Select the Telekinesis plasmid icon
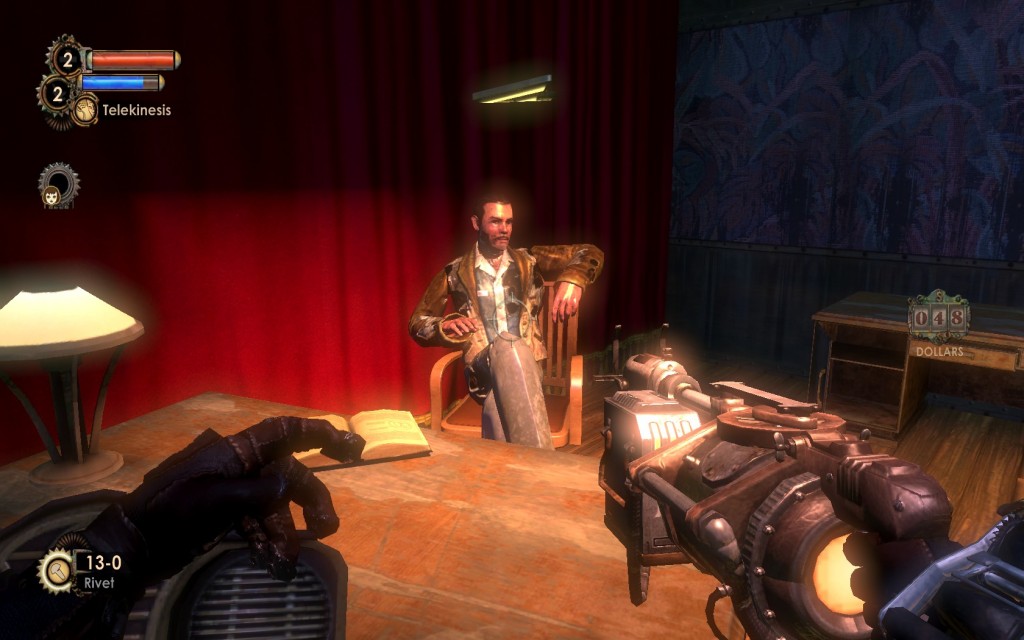 pos(85,109)
